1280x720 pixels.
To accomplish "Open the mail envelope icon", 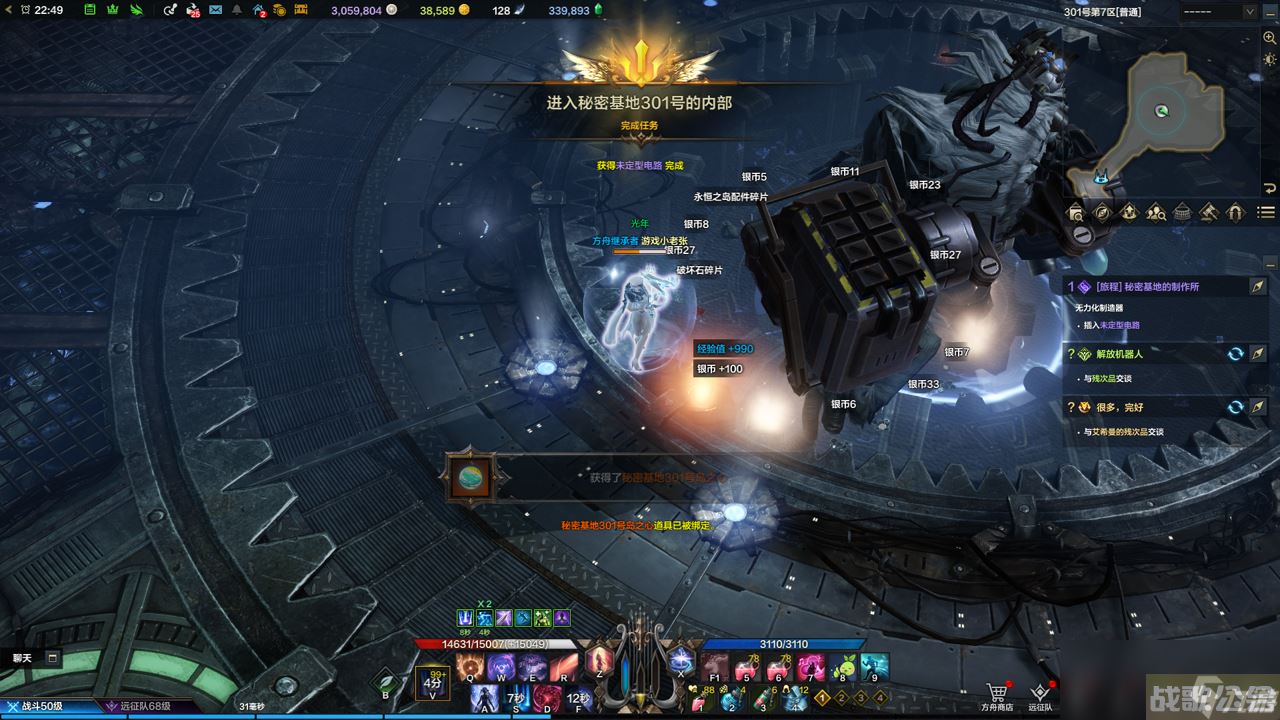I will click(x=216, y=10).
